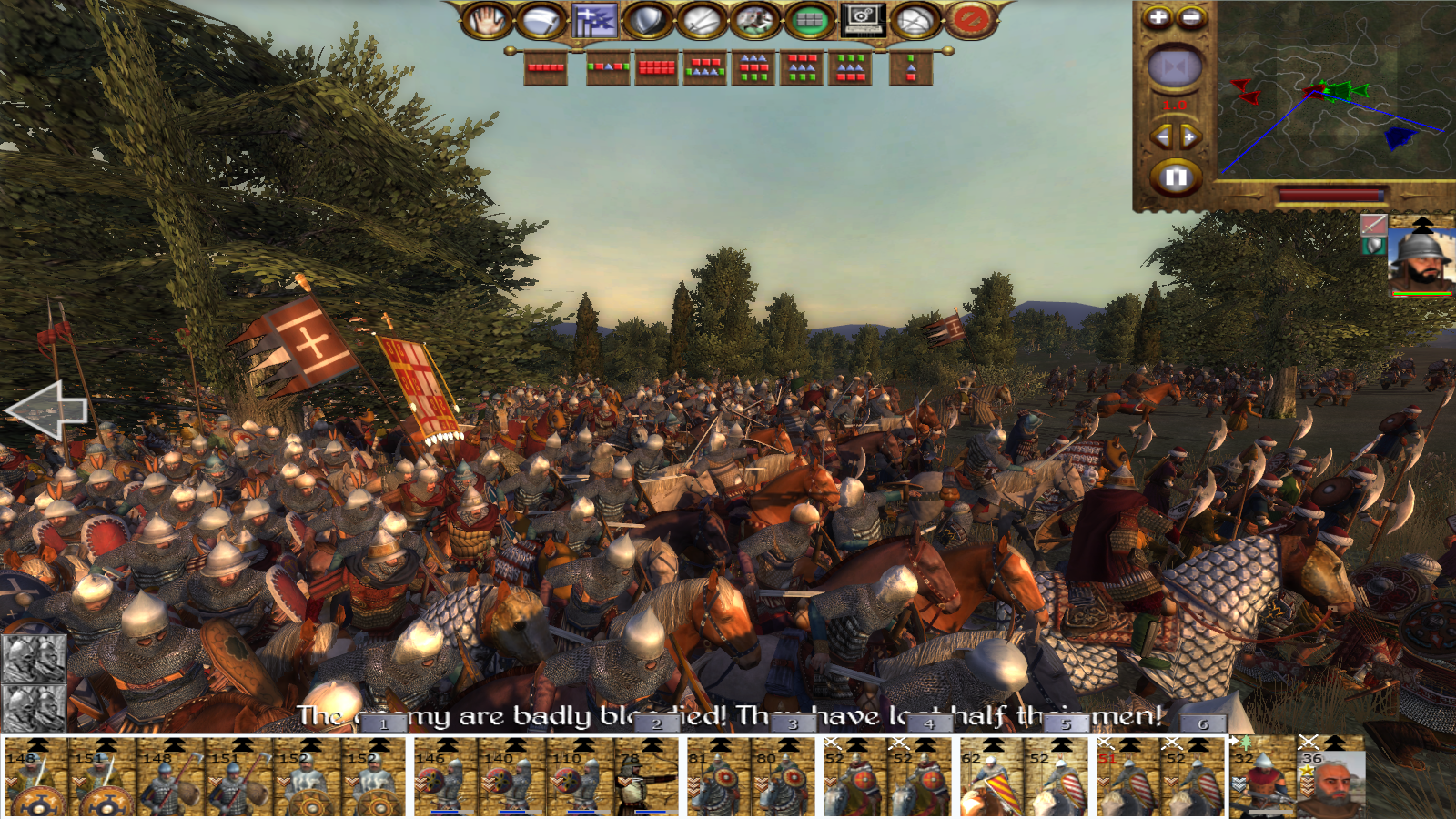Click the large left-pointing arrow
This screenshot has height=819, width=1456.
47,410
